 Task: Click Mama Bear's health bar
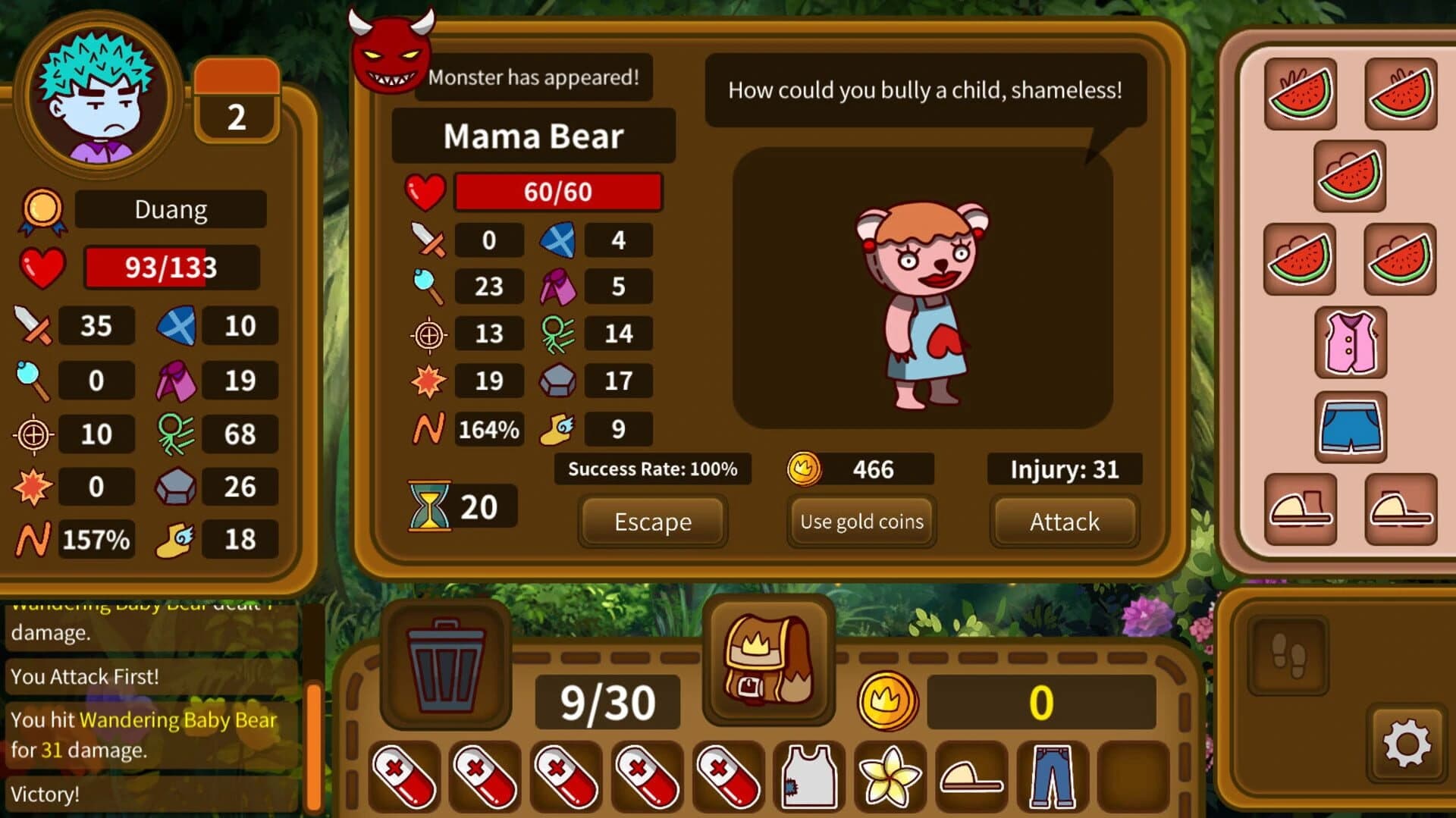(557, 191)
